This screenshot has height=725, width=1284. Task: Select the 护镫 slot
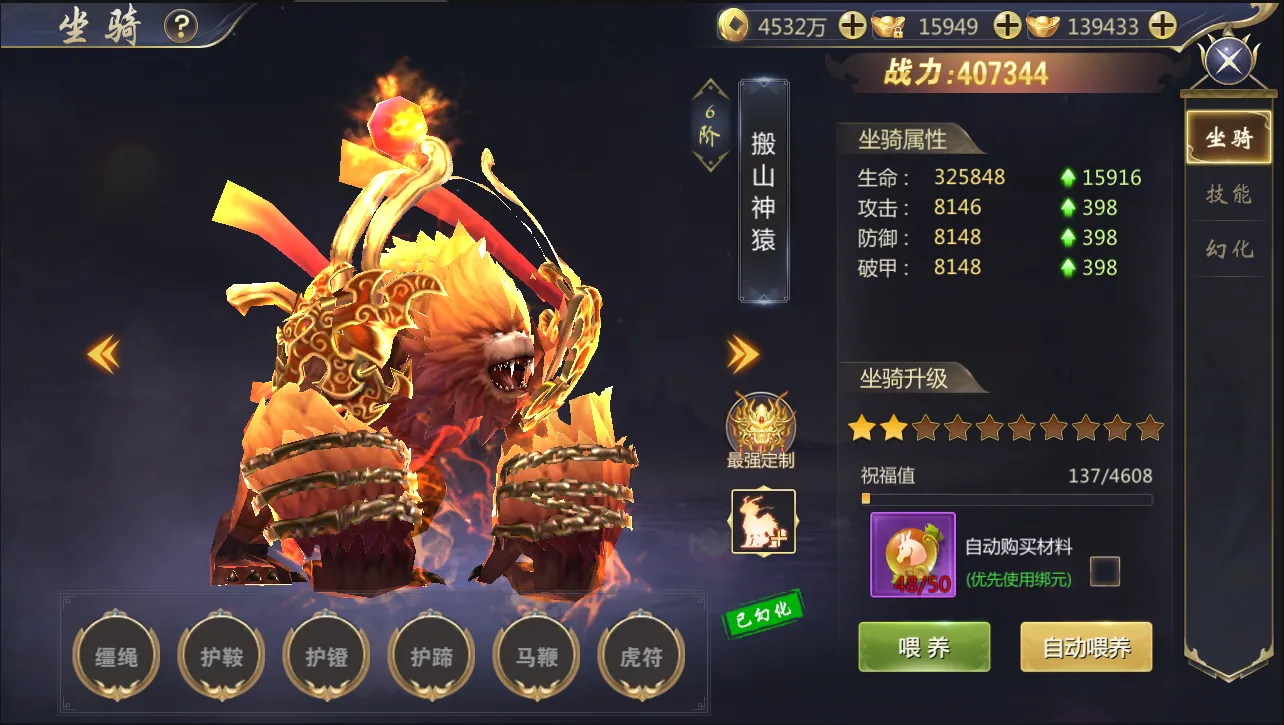click(x=327, y=657)
